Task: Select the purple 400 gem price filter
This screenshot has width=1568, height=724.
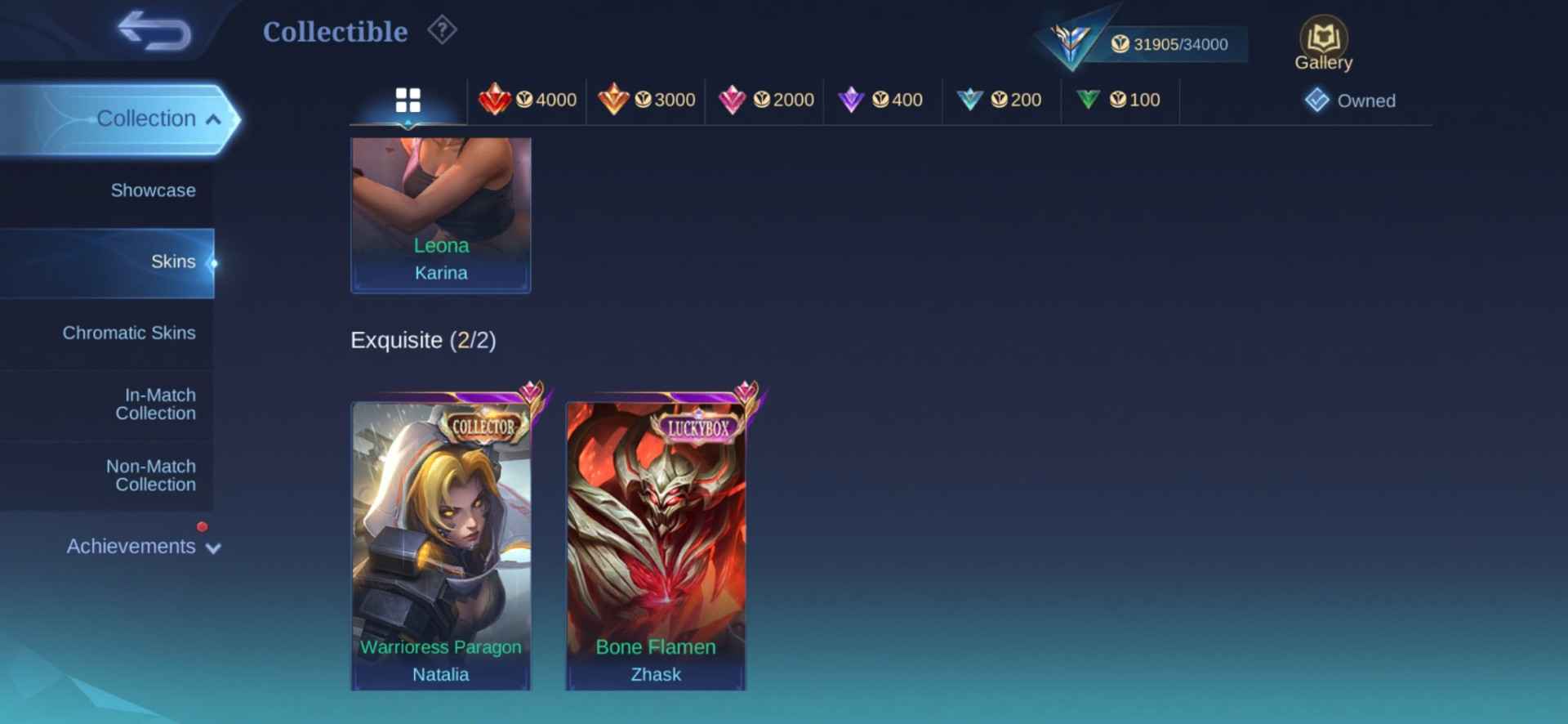Action: pyautogui.click(x=883, y=100)
